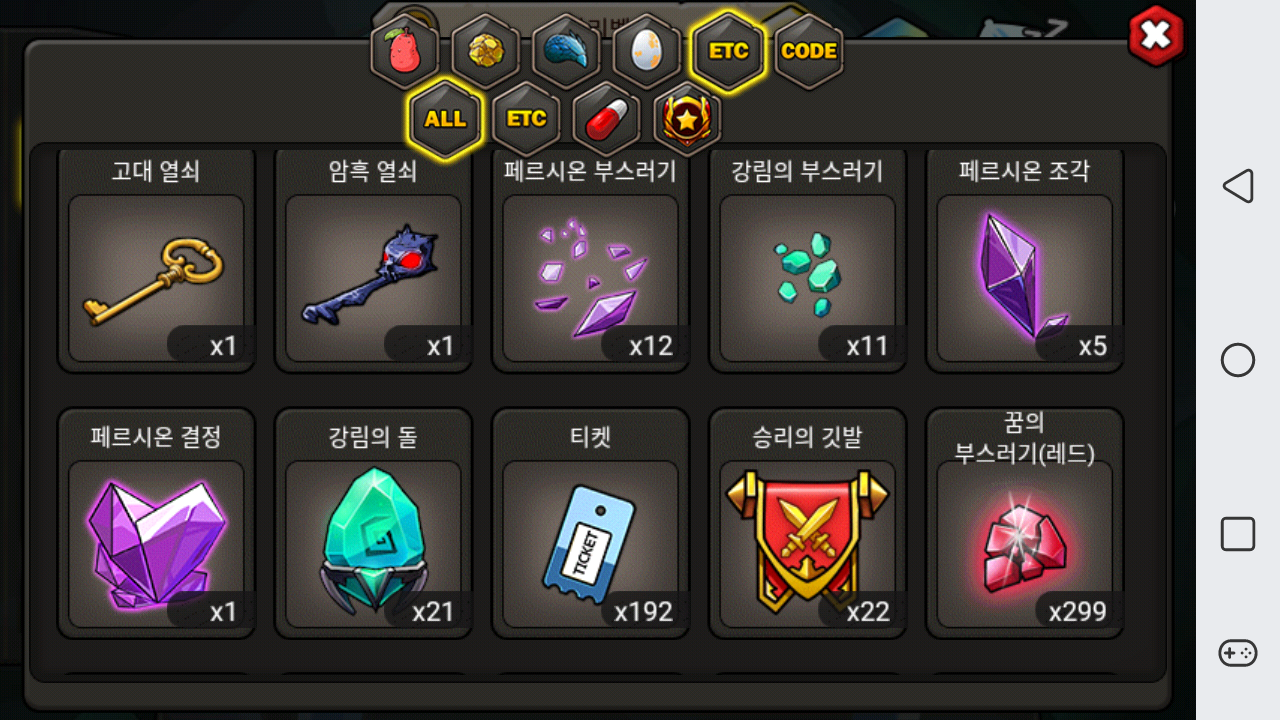
Task: Choose the star medal filter tab
Action: click(687, 119)
